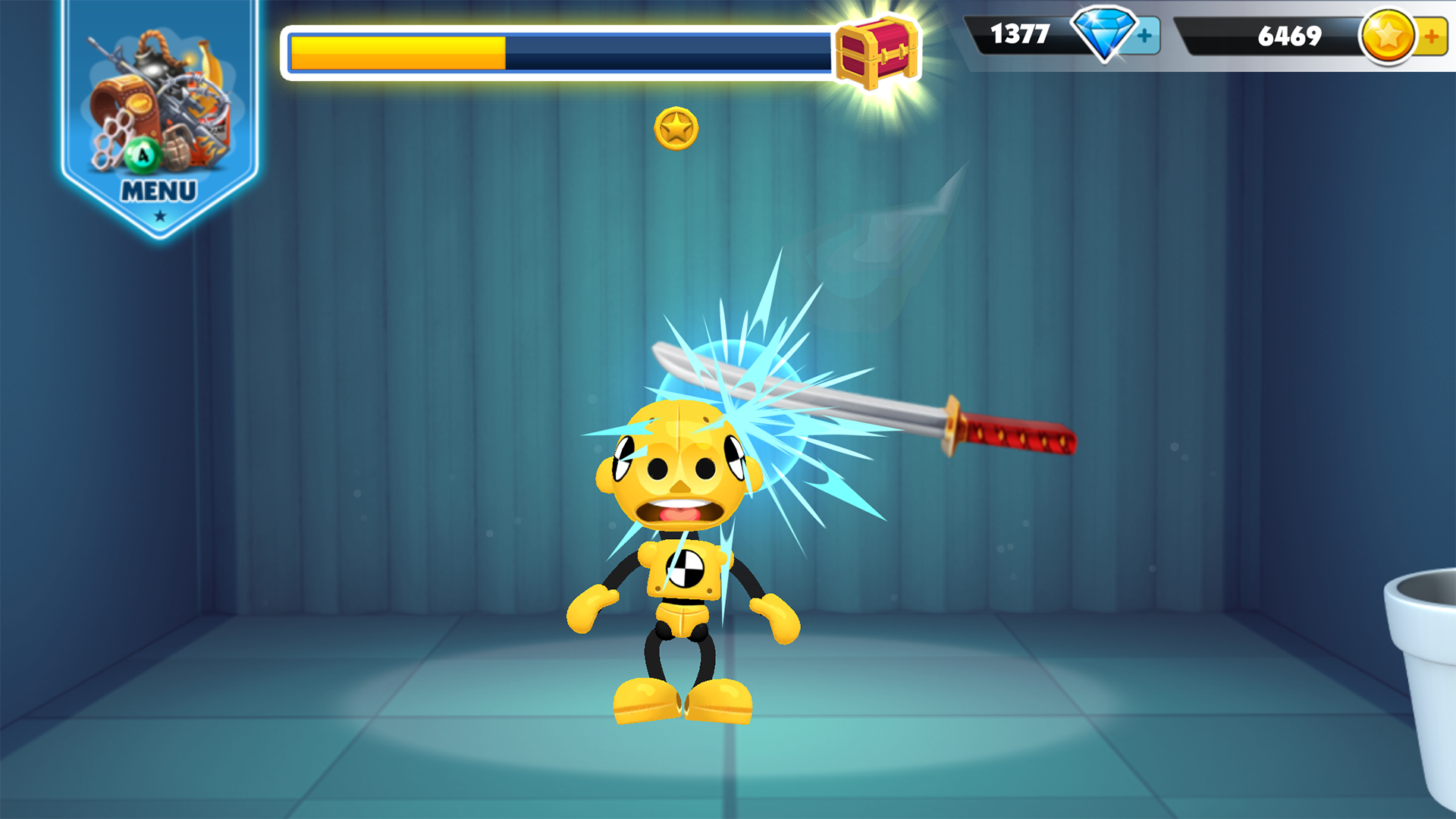Open the coin balance showing 6469
The width and height of the screenshot is (1456, 819).
pyautogui.click(x=1289, y=34)
